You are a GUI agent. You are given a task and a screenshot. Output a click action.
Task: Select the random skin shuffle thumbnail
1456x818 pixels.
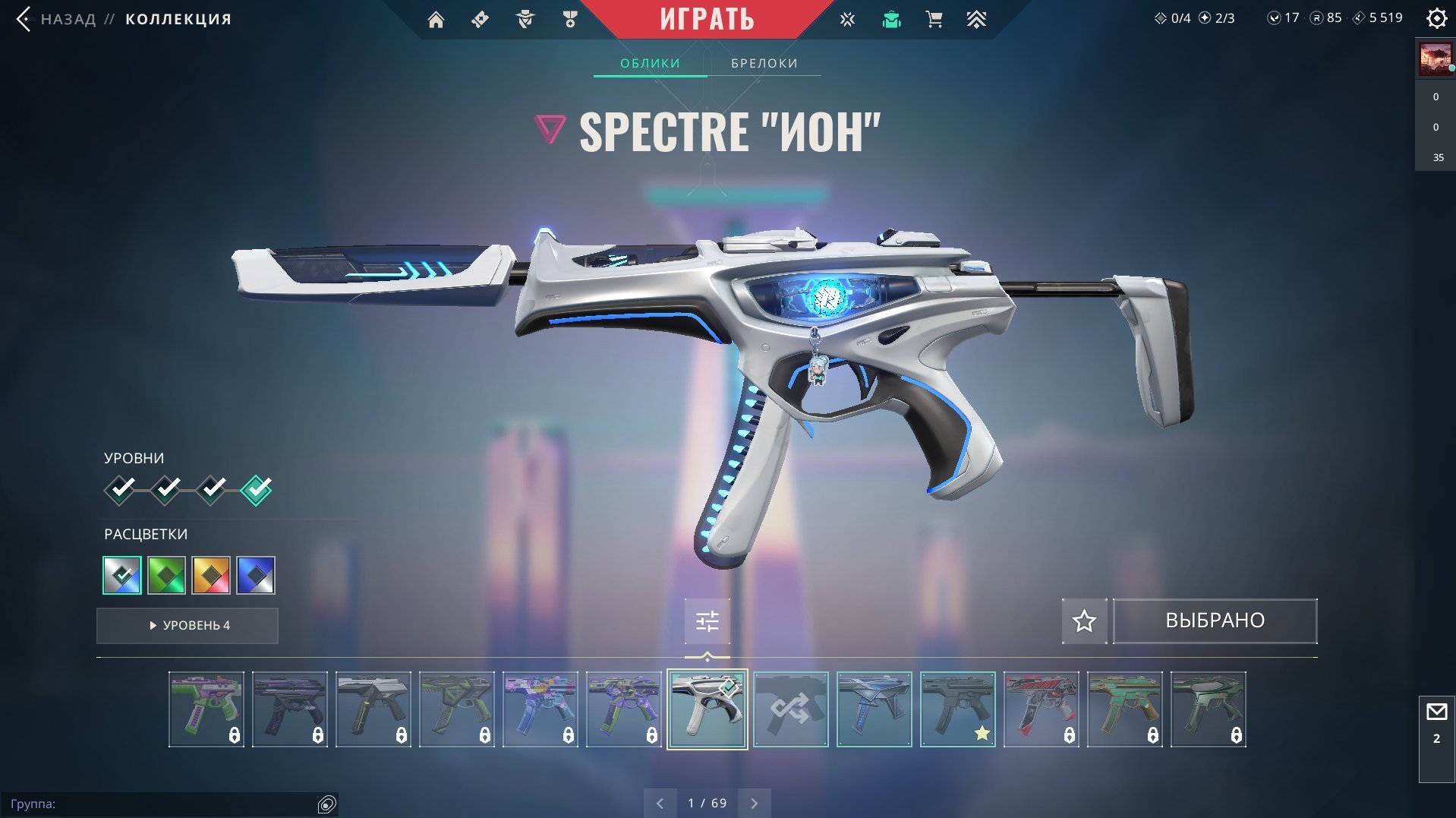790,709
